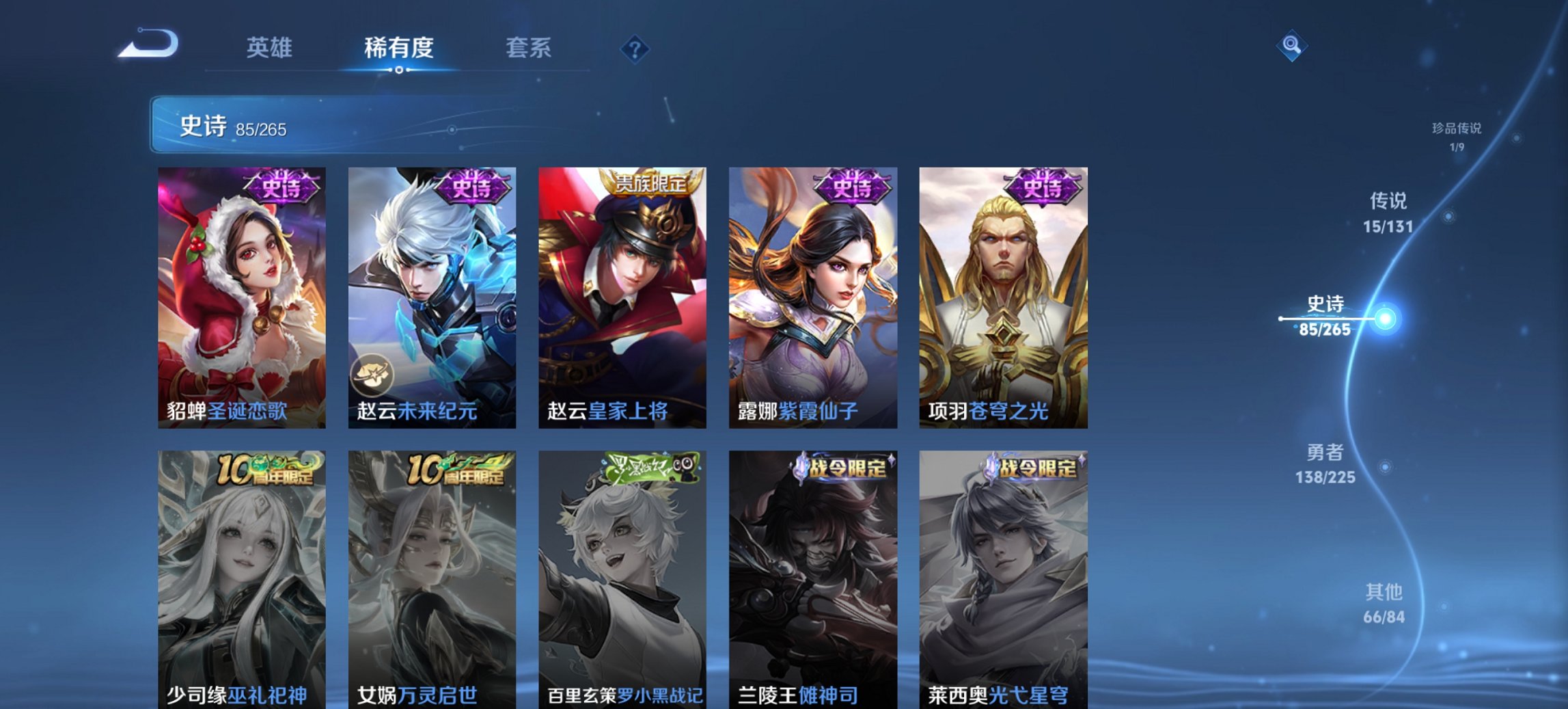
Task: Click the 史诗 badge on 貂蝉圣诞恋歌 card
Action: coord(281,185)
